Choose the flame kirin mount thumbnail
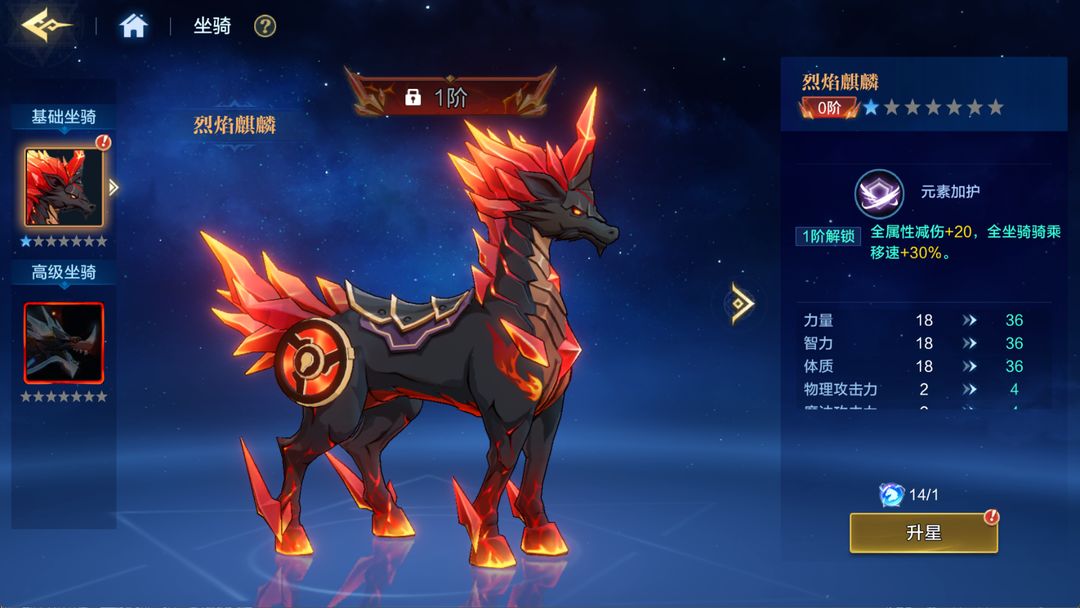The height and width of the screenshot is (608, 1080). [x=63, y=187]
